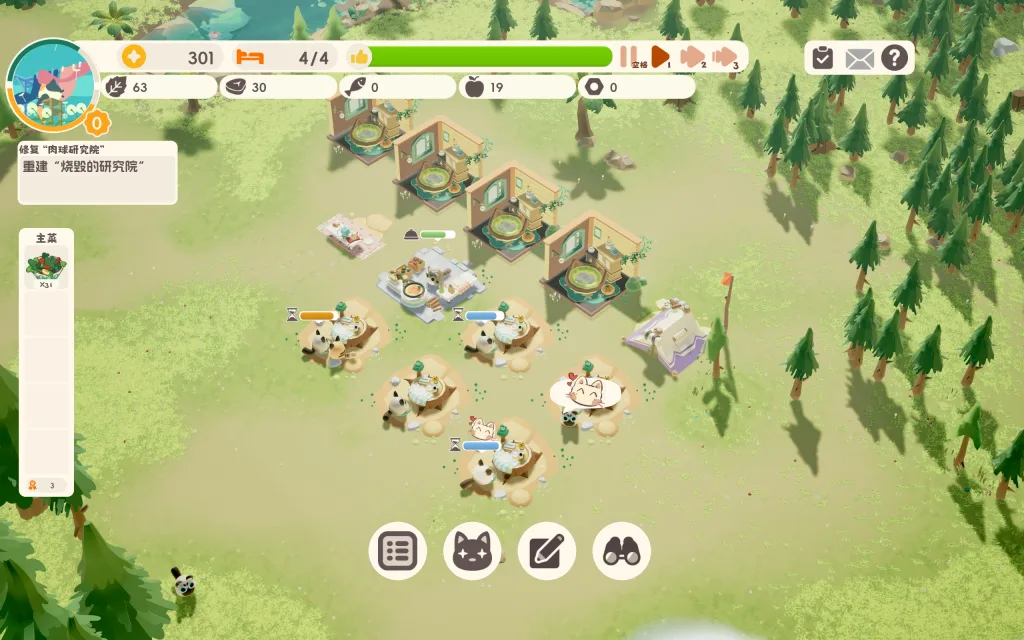Open the list menu button
The height and width of the screenshot is (640, 1024).
coord(398,551)
